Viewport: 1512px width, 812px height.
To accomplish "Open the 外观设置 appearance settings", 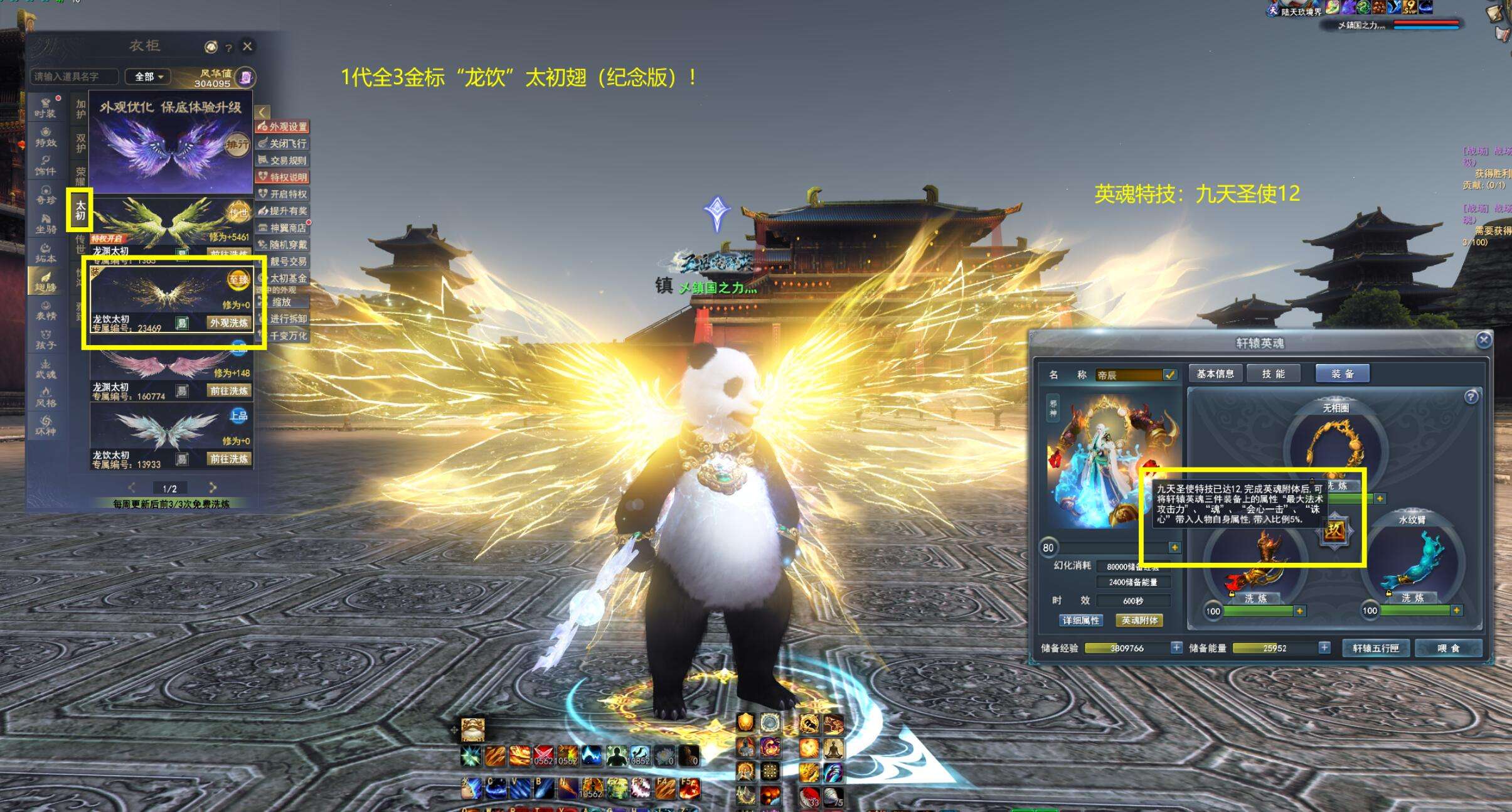I will [x=283, y=127].
